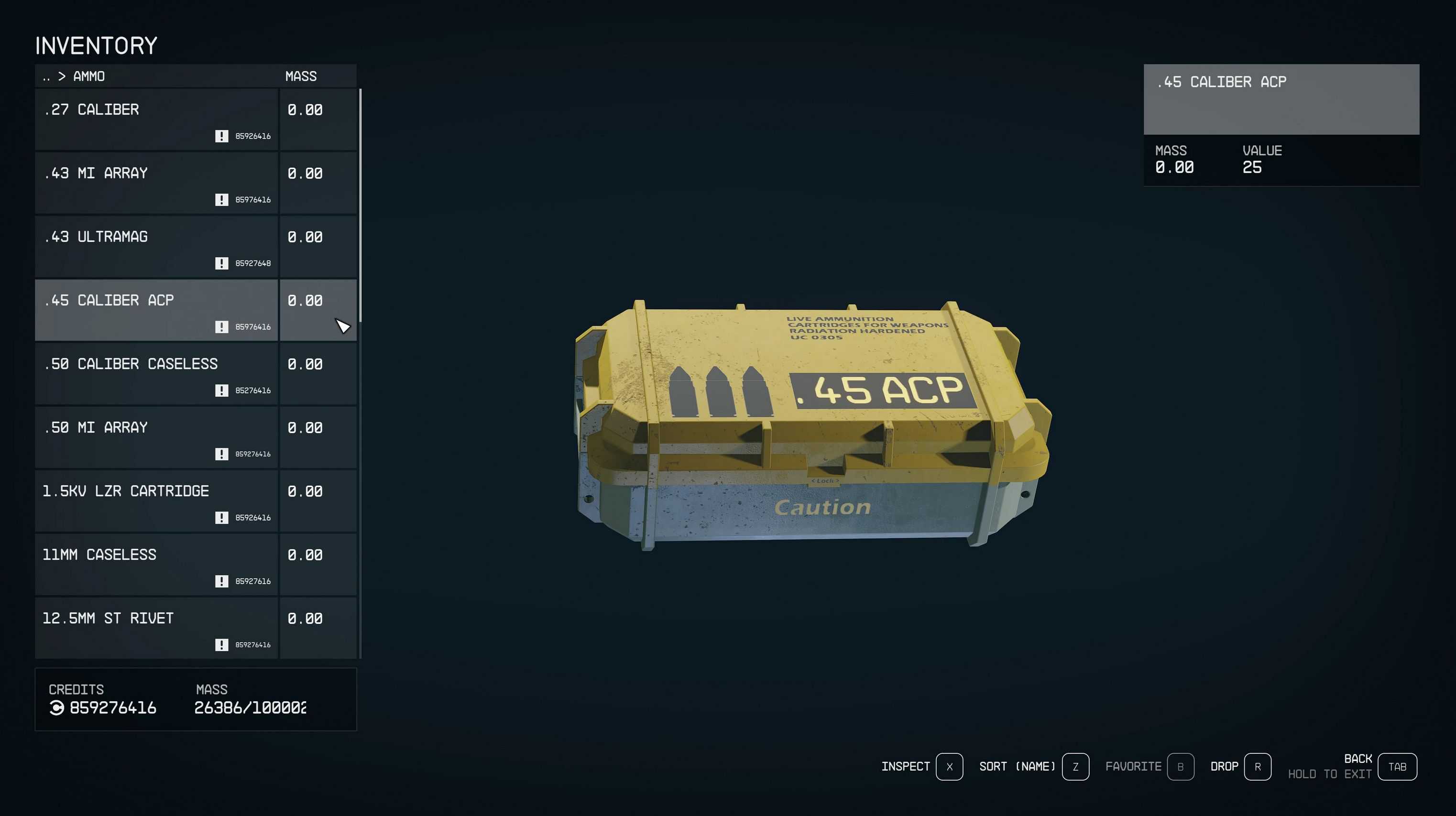Mark the item as Favorite
Viewport: 1456px width, 816px height.
(1180, 767)
